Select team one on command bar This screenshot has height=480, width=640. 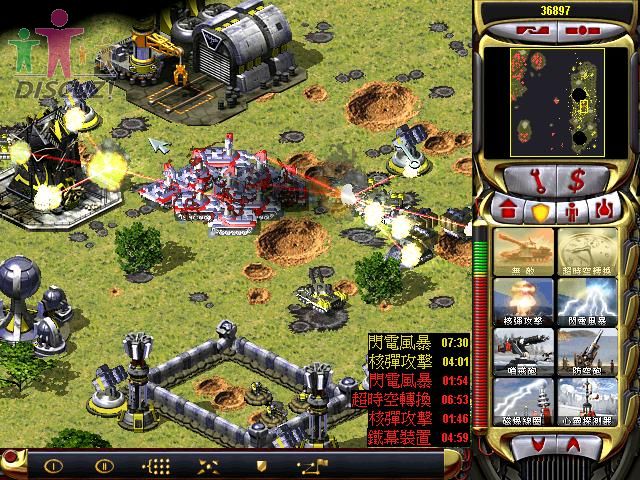(53, 465)
